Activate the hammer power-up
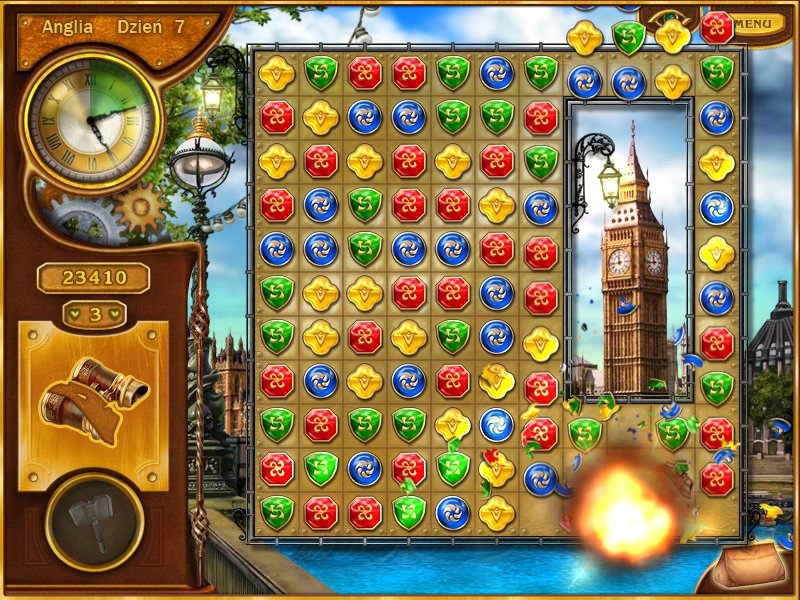The height and width of the screenshot is (600, 800). tap(94, 521)
